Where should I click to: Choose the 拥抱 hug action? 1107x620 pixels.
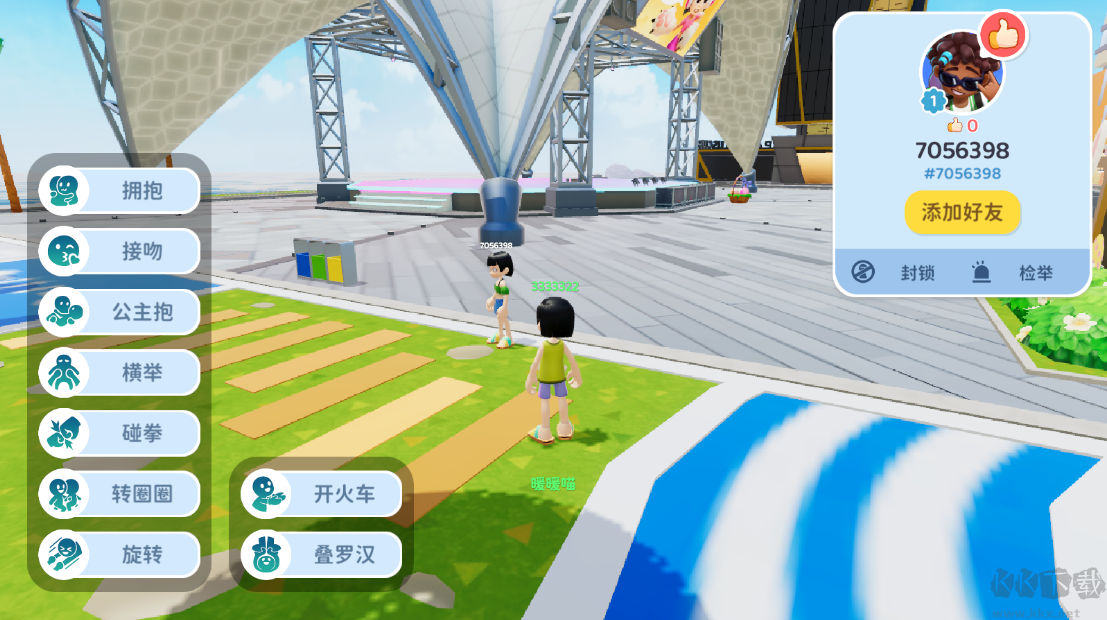pos(120,190)
